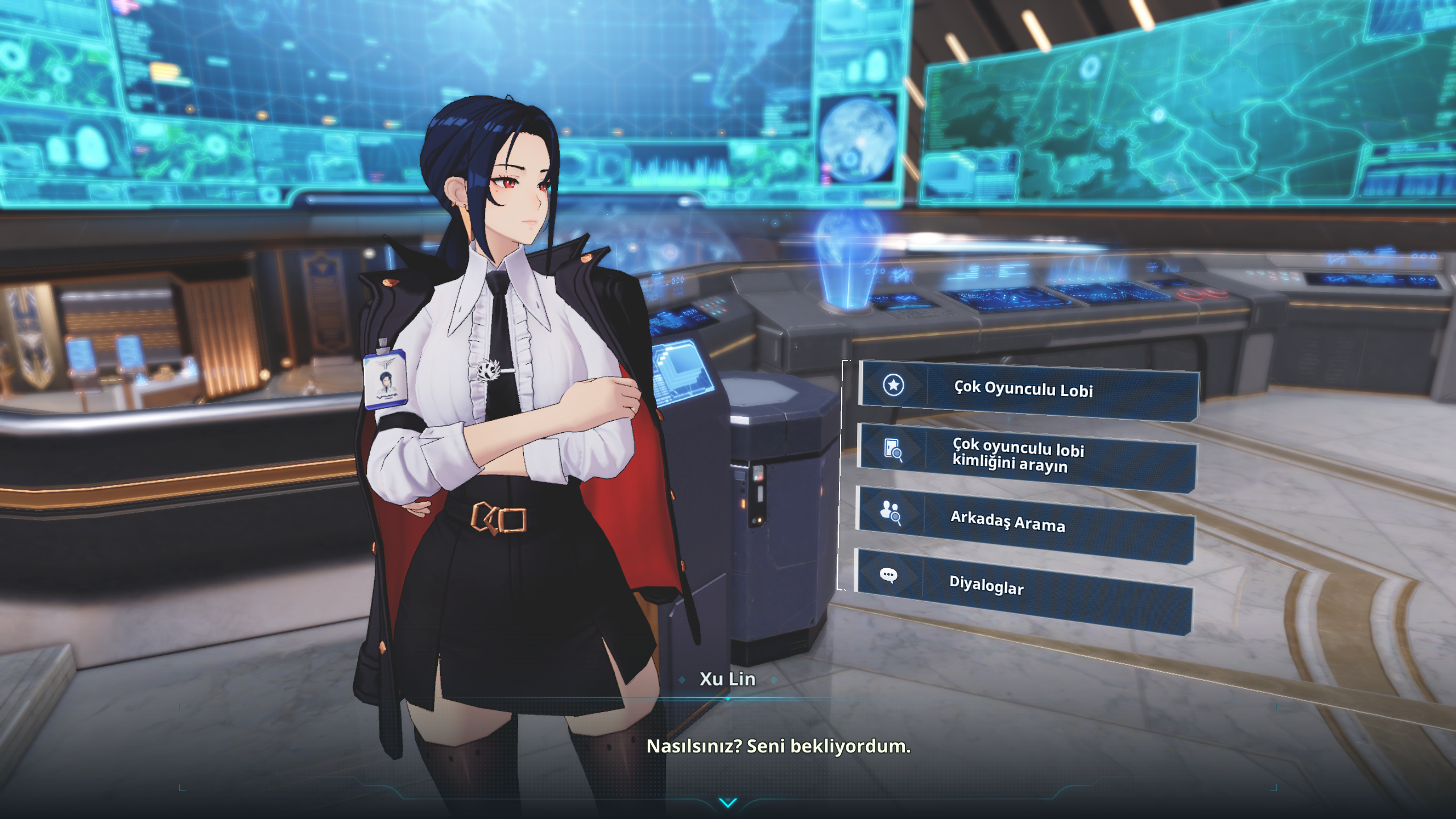Advance dialogue with the down arrow
1456x819 pixels.
coord(727,802)
